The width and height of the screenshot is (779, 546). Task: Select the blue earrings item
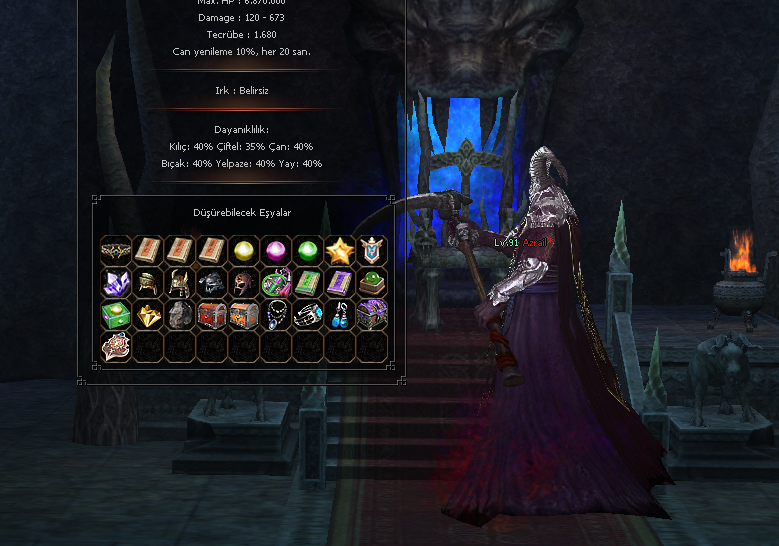click(x=339, y=314)
